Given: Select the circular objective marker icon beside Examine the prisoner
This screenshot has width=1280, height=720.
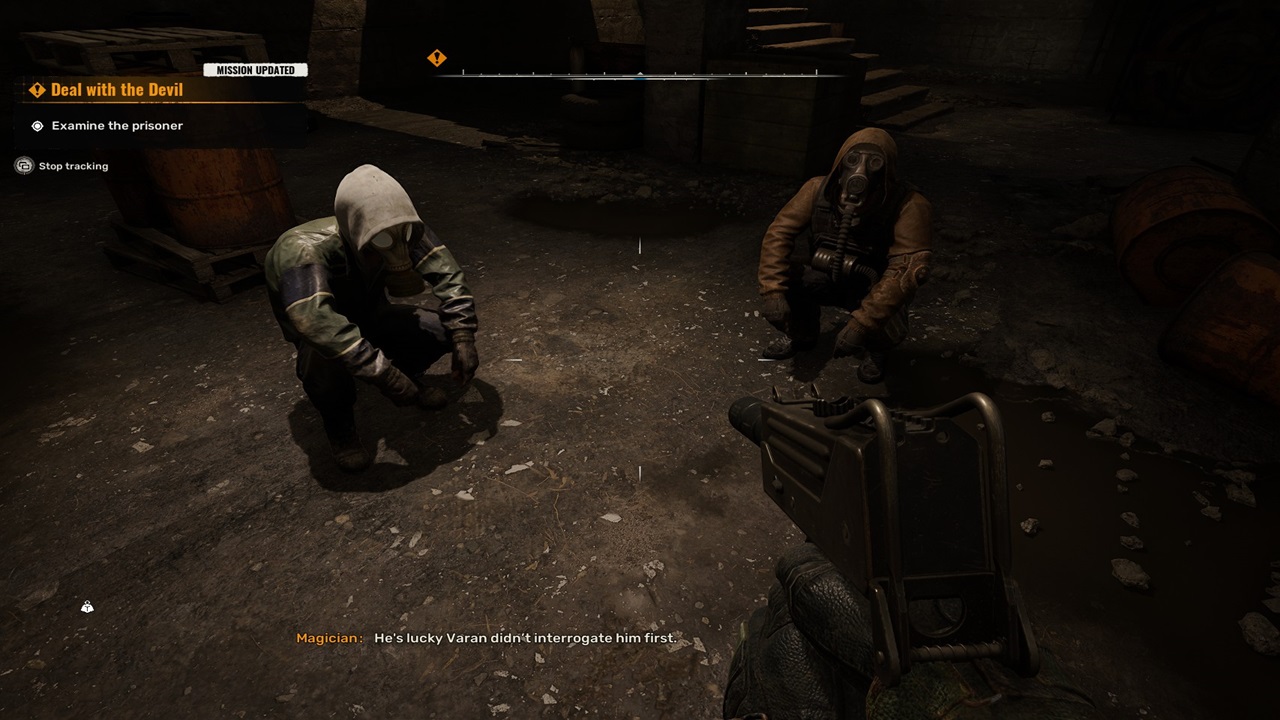Looking at the screenshot, I should coord(37,125).
